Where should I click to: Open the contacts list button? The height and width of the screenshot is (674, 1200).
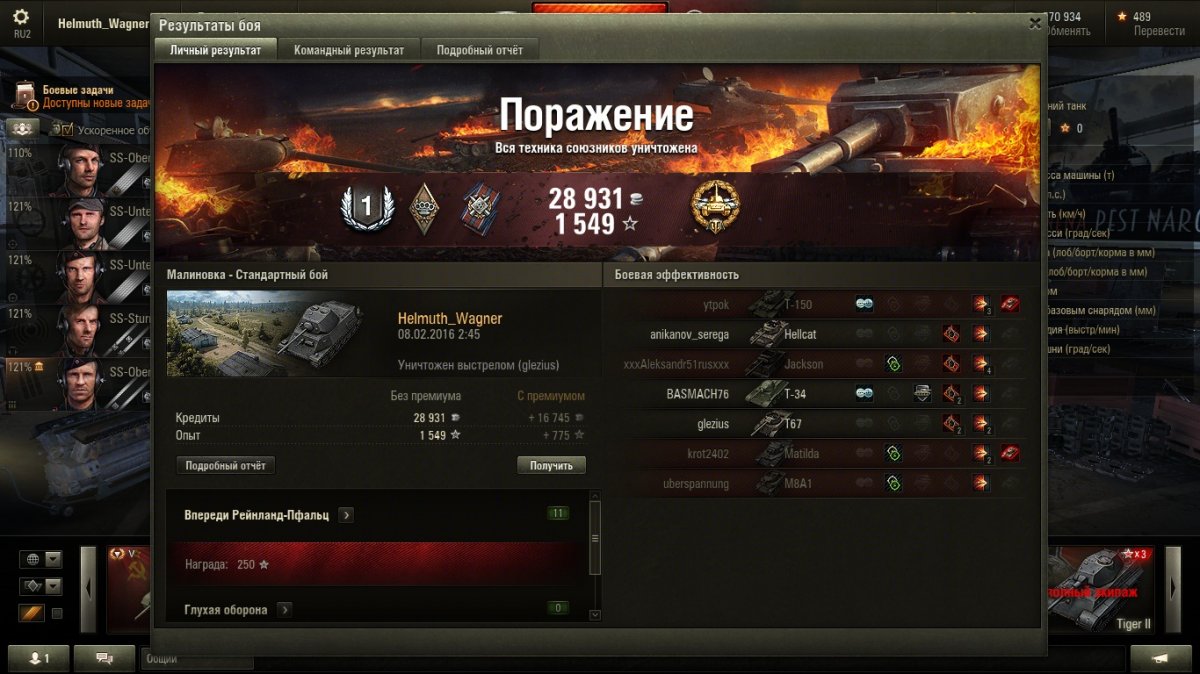41,658
